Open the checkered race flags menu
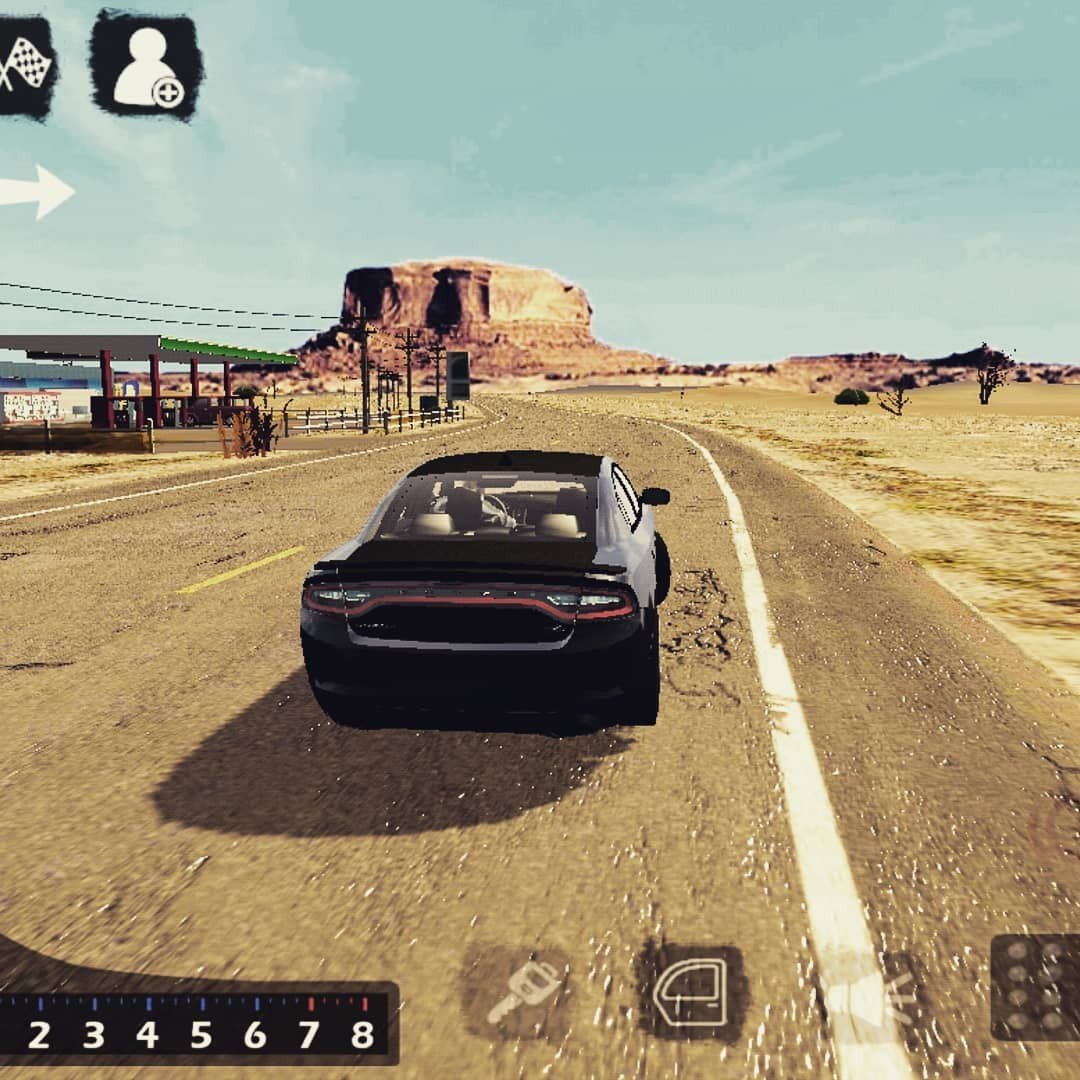Viewport: 1080px width, 1080px height. [x=24, y=66]
